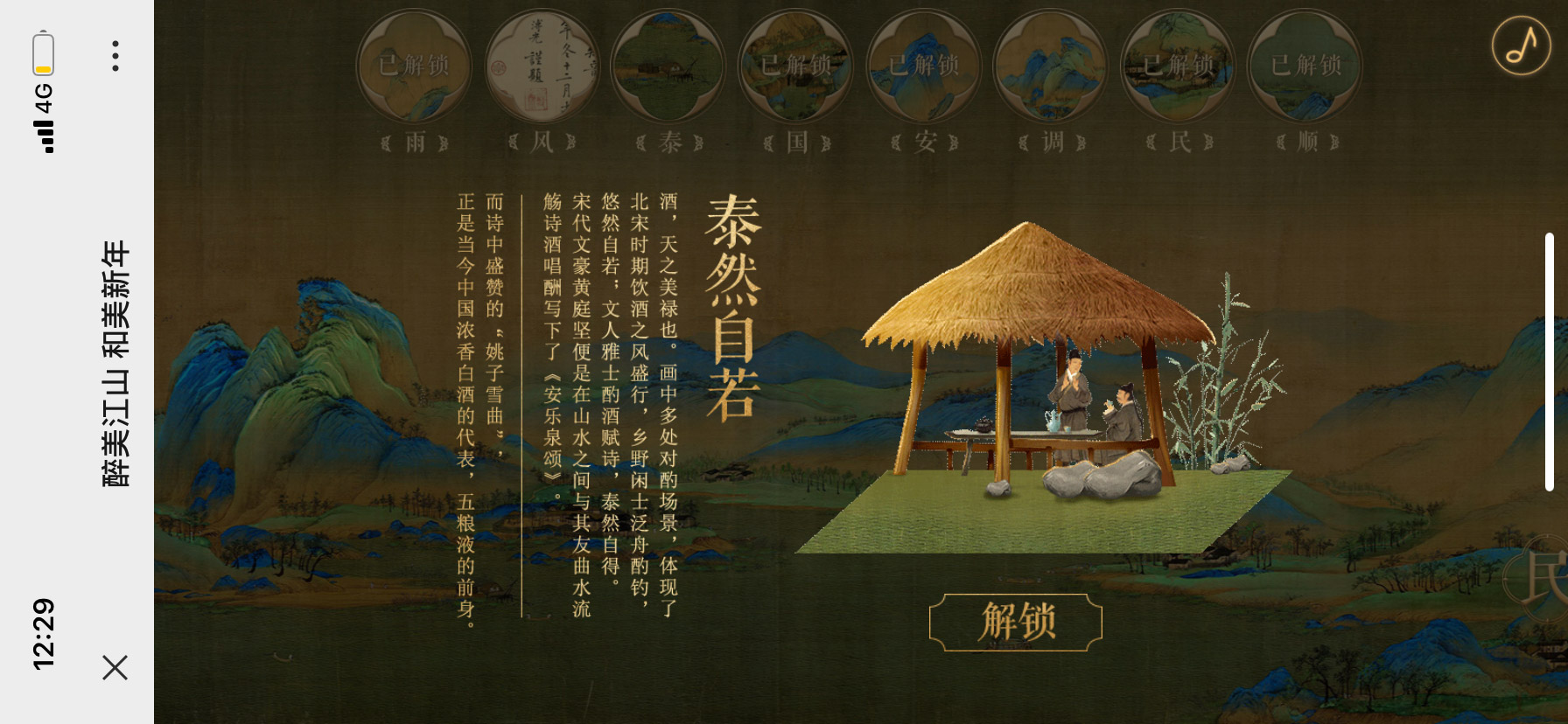Open the 调 mountain medallion
The image size is (1568, 724).
[1052, 66]
